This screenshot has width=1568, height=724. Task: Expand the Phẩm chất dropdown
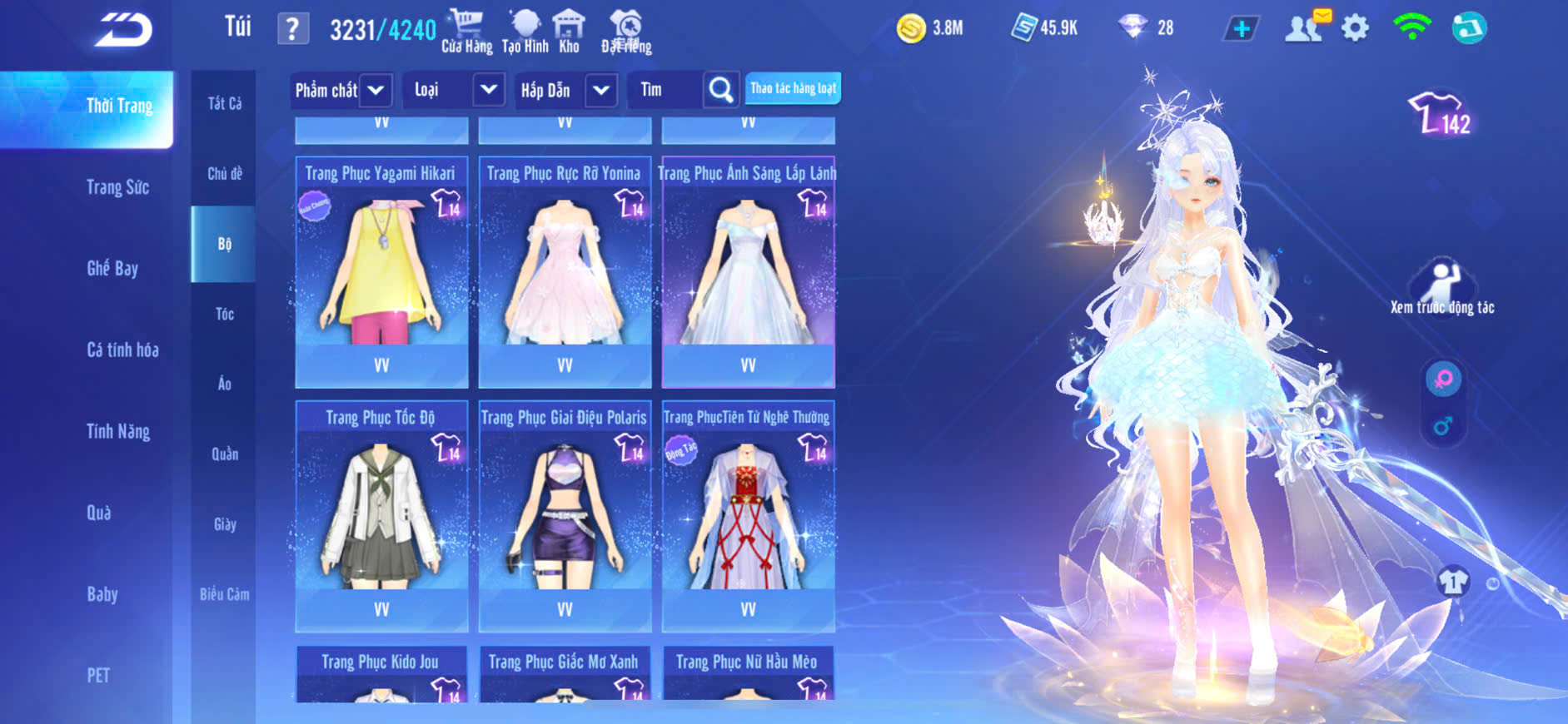click(x=376, y=90)
